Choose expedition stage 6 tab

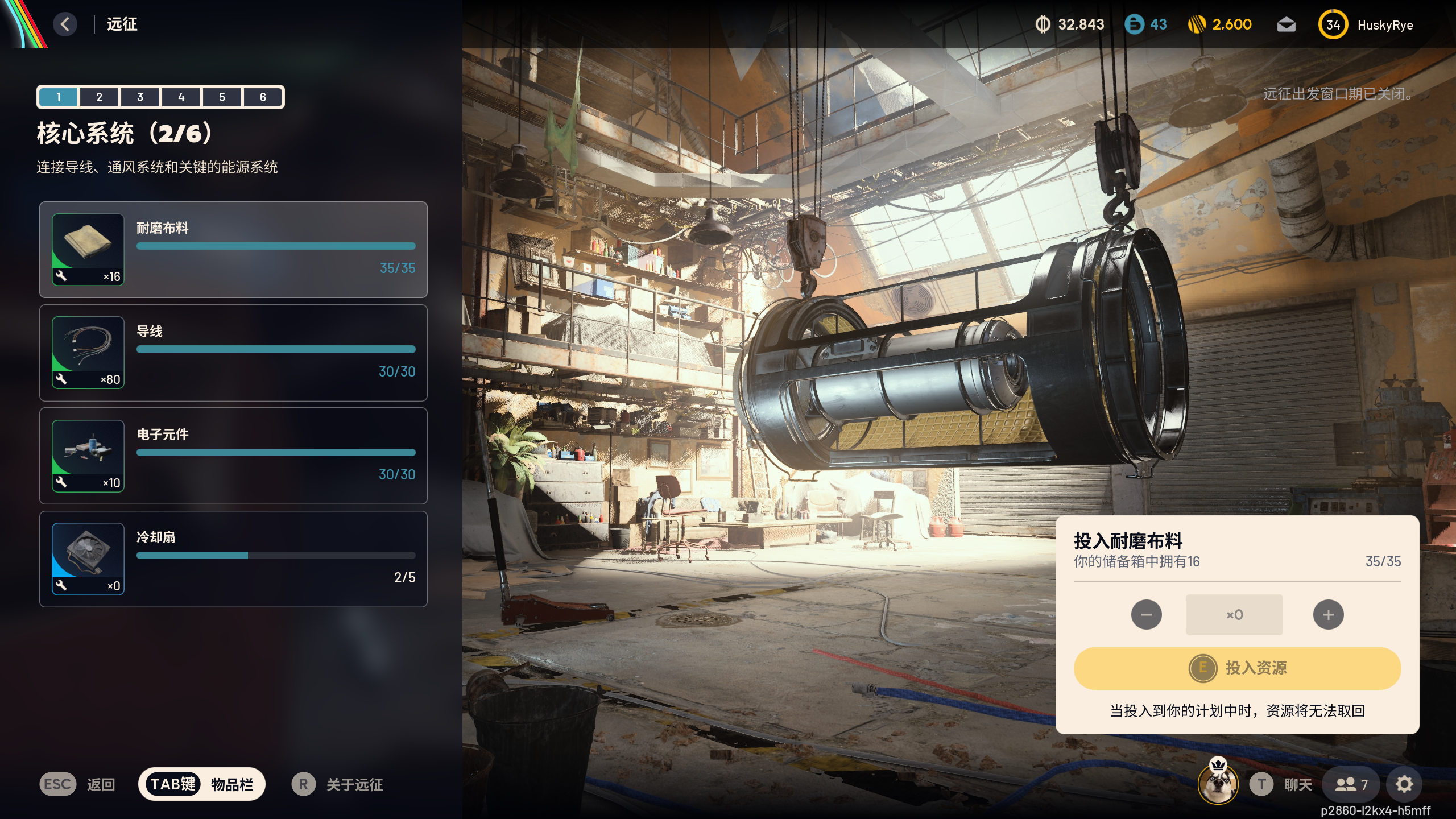point(263,97)
